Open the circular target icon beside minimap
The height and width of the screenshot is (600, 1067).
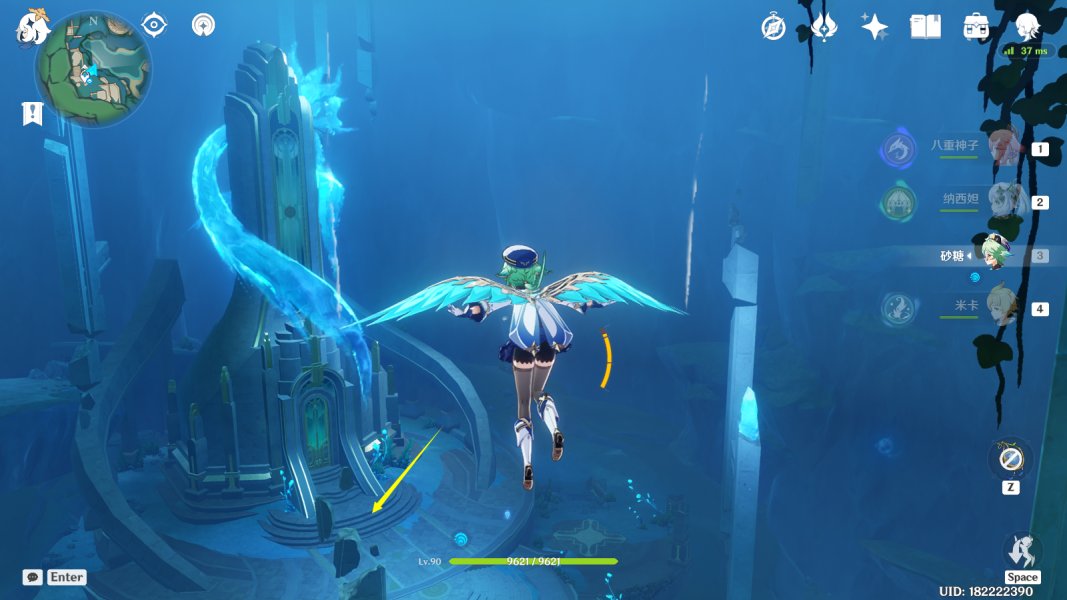[203, 24]
